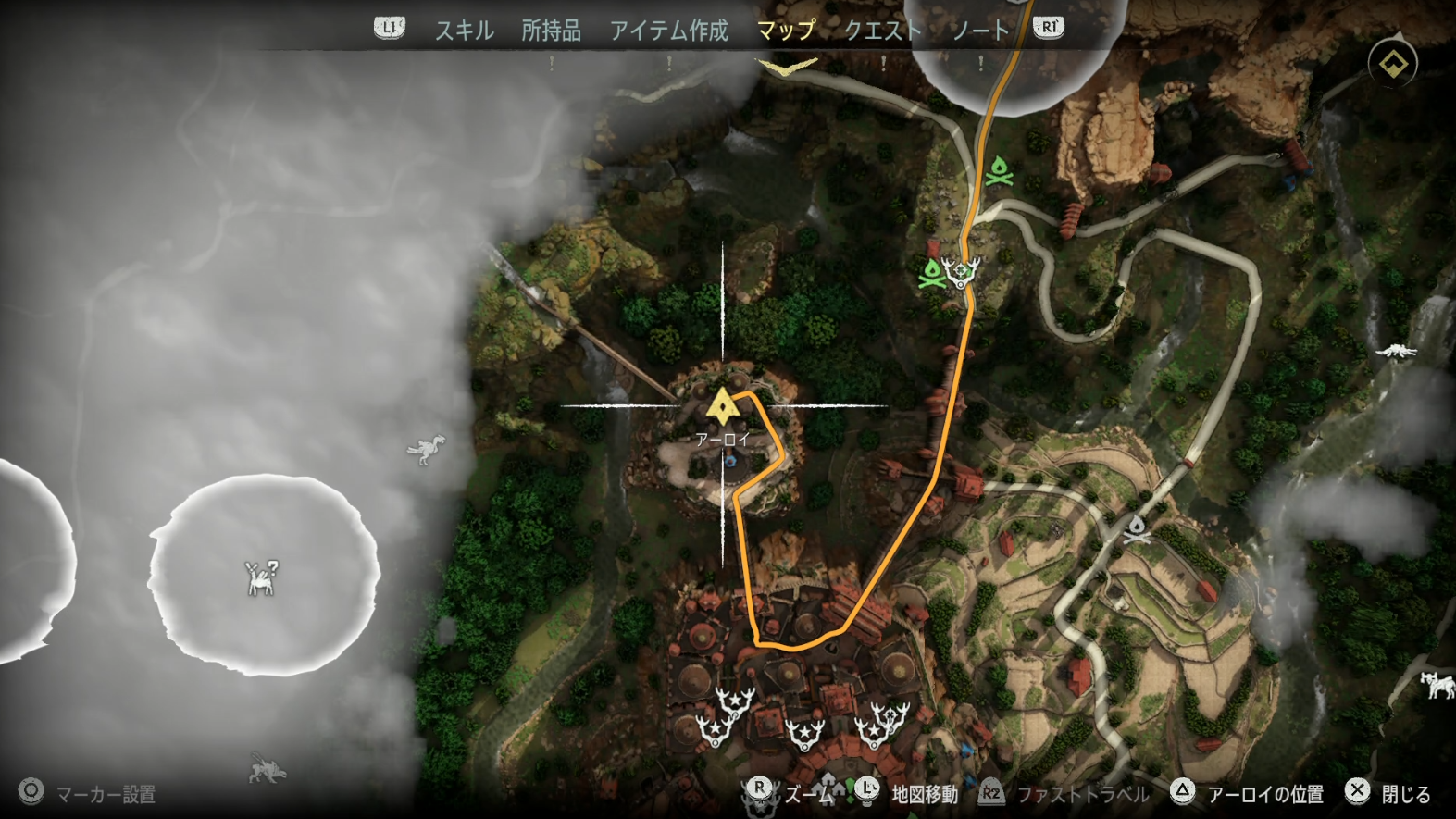Select the アイテム作成 crafting tab
This screenshot has width=1456, height=819.
click(x=668, y=31)
